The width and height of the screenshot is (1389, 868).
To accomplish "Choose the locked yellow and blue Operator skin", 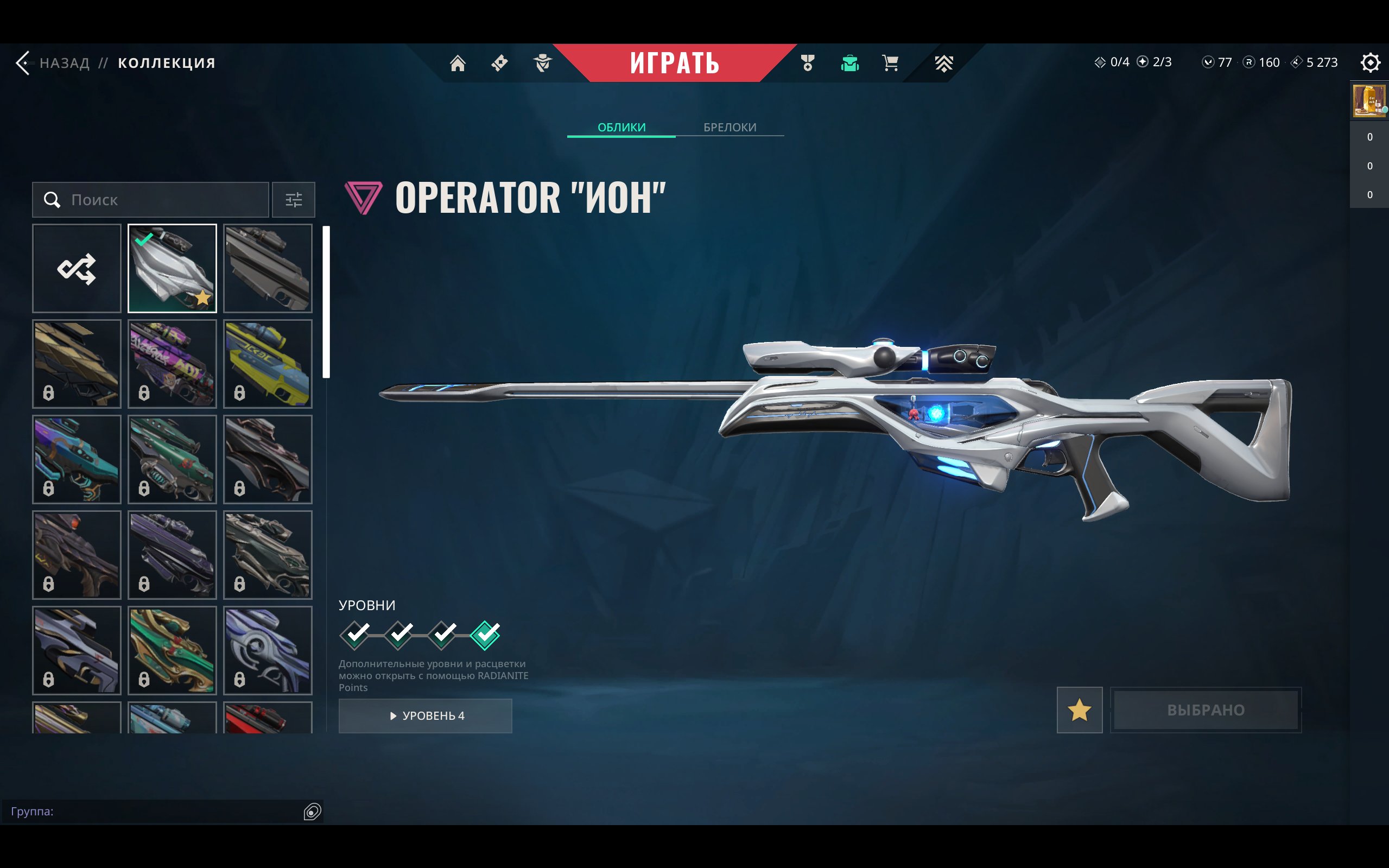I will click(268, 363).
